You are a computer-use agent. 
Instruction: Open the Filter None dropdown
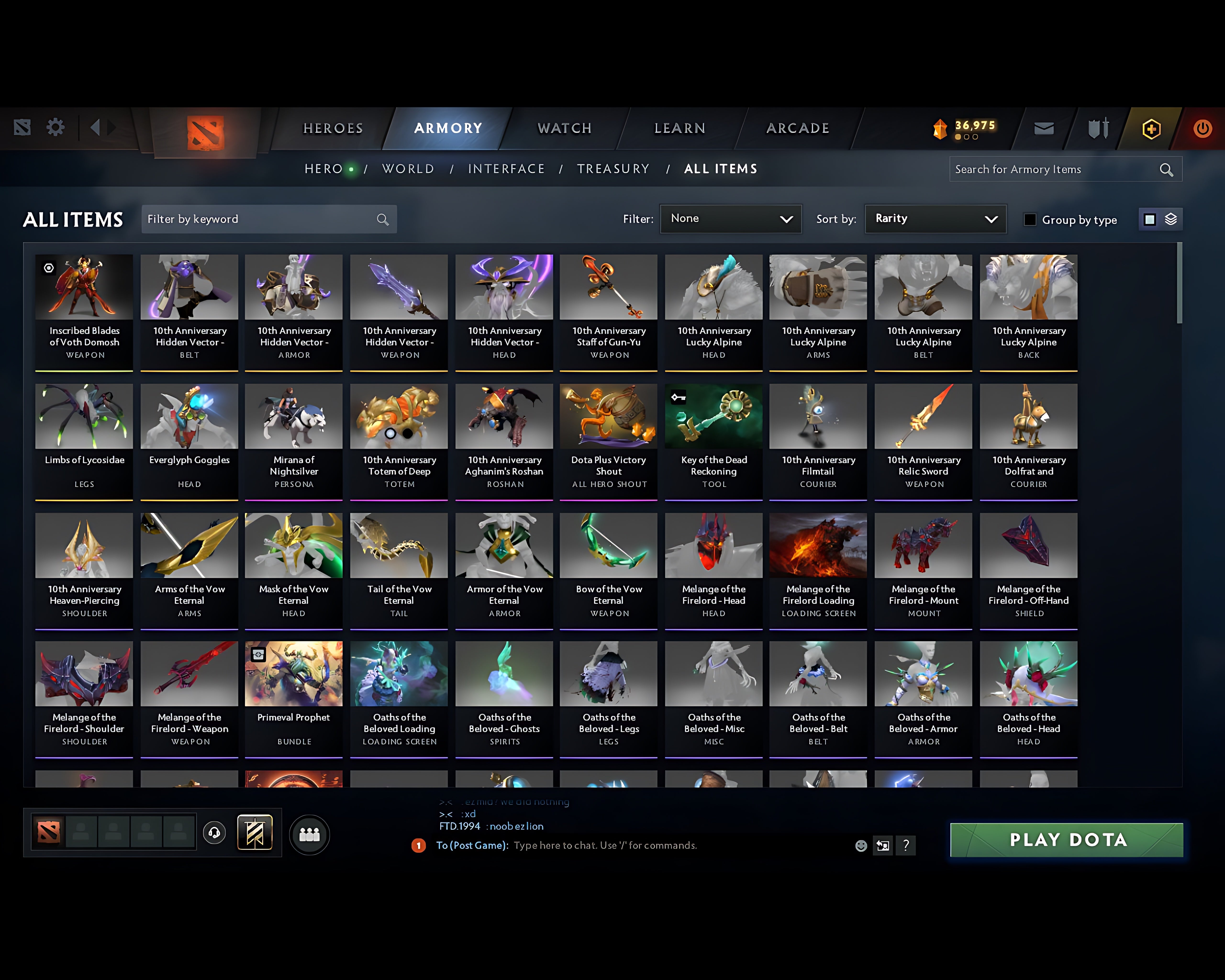(731, 219)
